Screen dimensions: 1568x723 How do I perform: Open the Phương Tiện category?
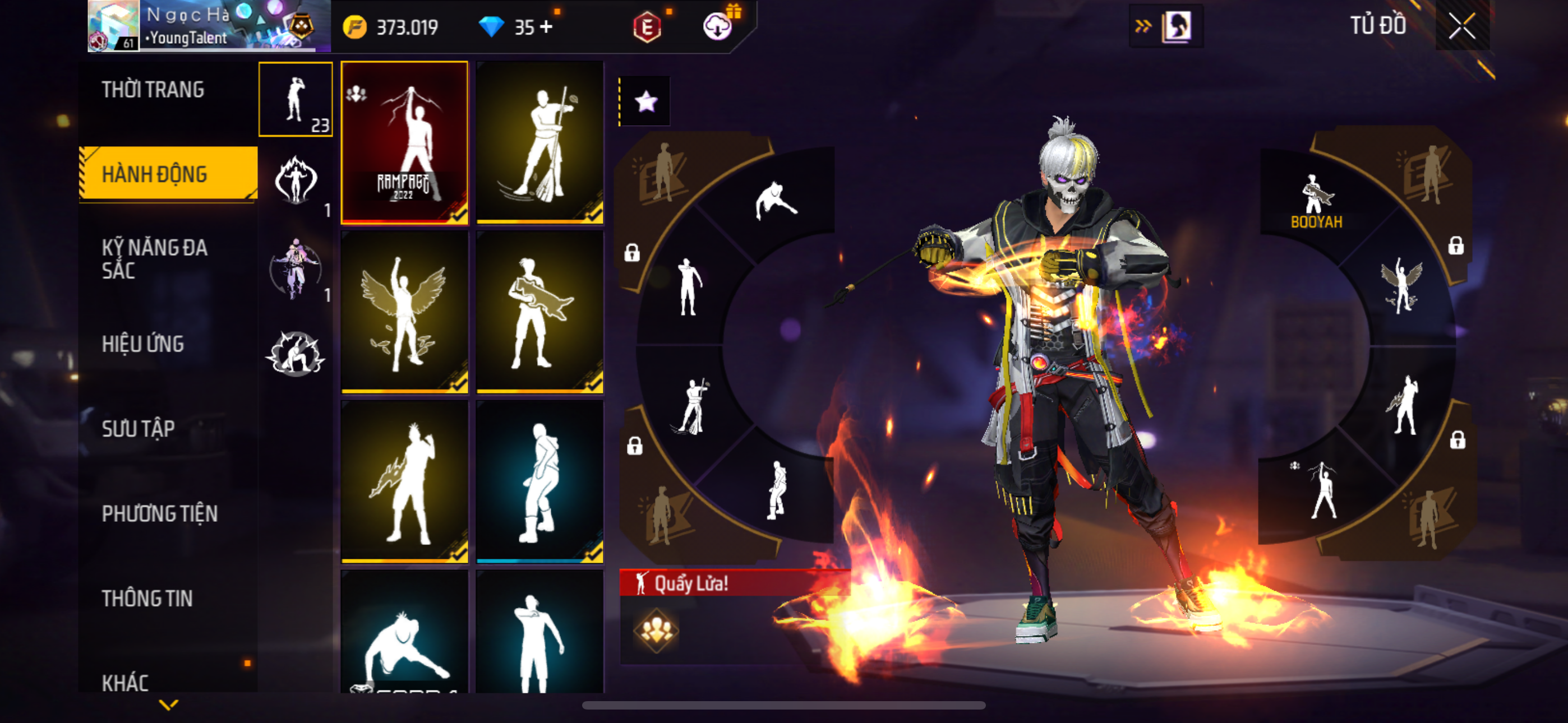point(159,513)
